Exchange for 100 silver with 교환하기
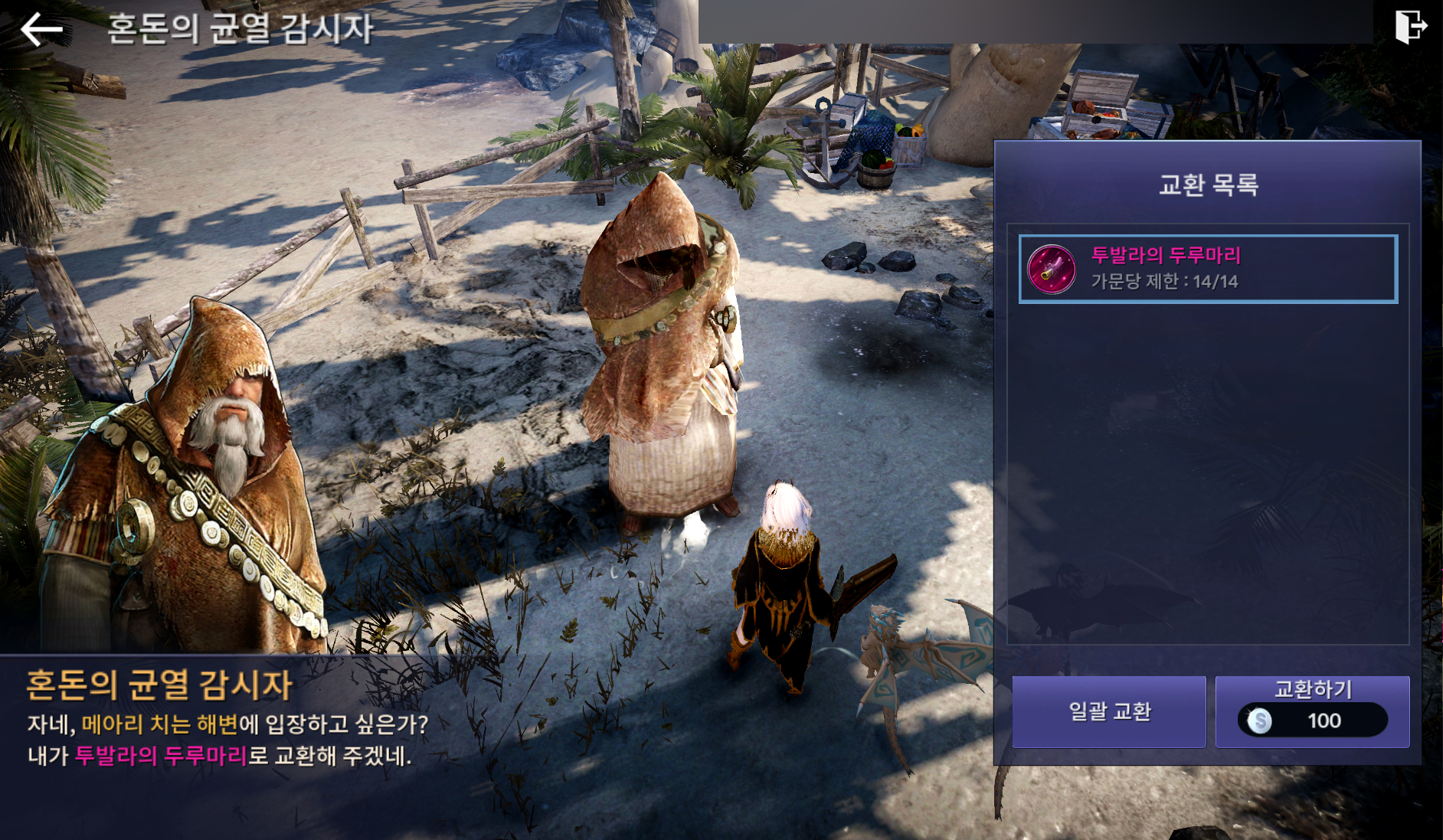The width and height of the screenshot is (1443, 840). tap(1312, 711)
